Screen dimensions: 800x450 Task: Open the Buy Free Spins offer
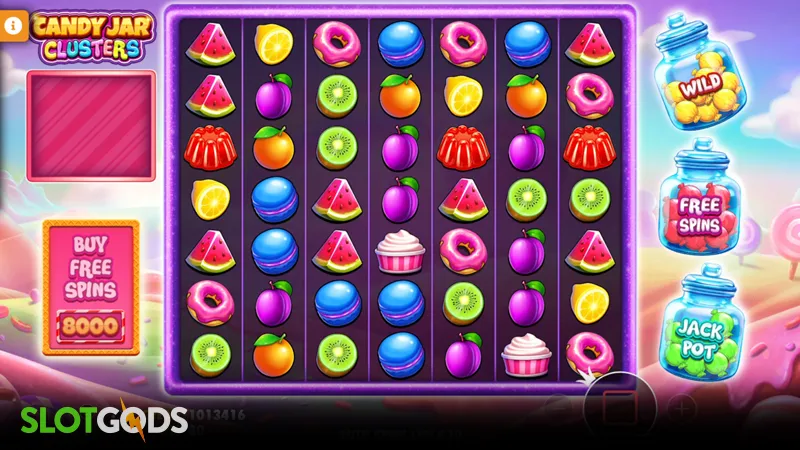click(x=91, y=287)
